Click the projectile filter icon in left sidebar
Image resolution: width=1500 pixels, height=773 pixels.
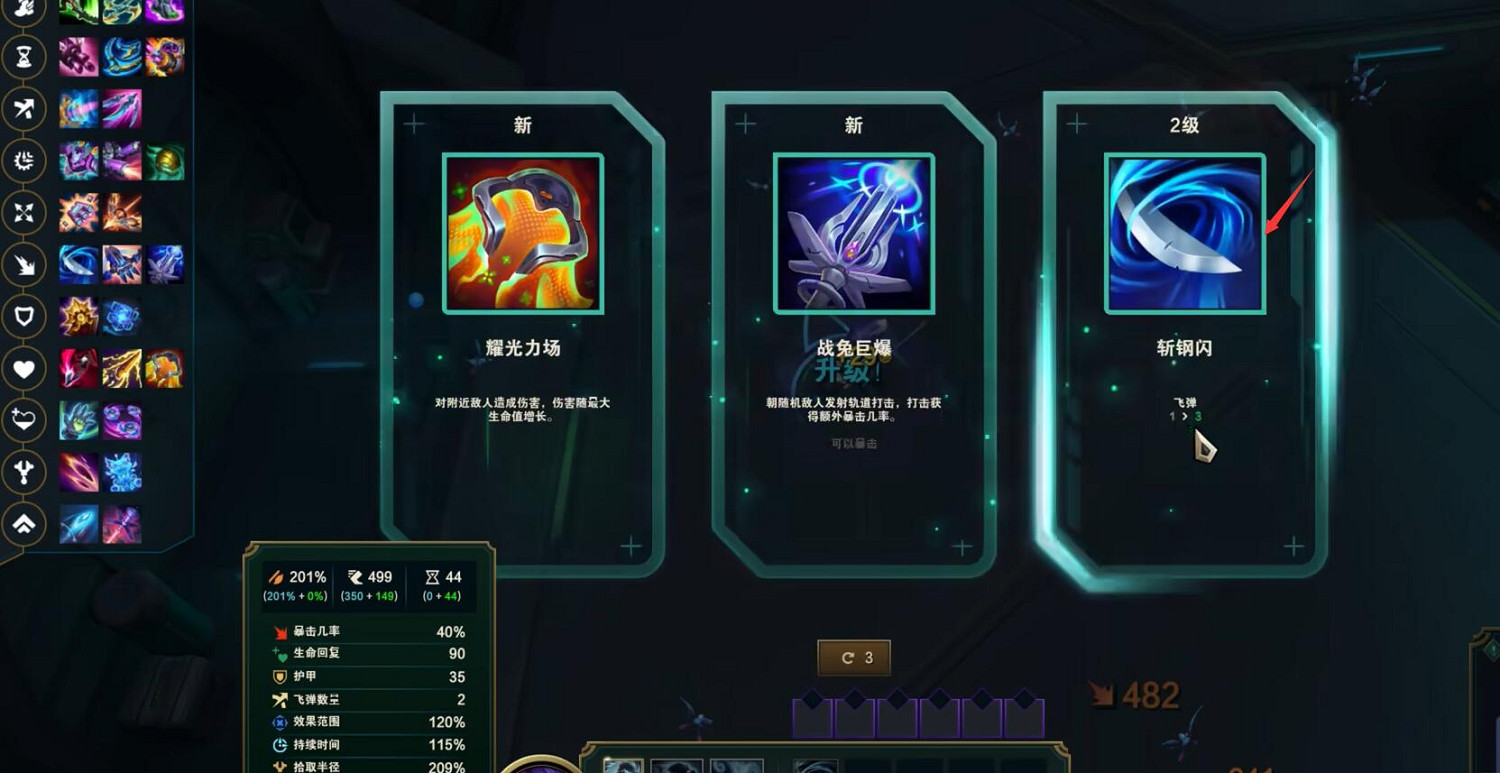(24, 110)
